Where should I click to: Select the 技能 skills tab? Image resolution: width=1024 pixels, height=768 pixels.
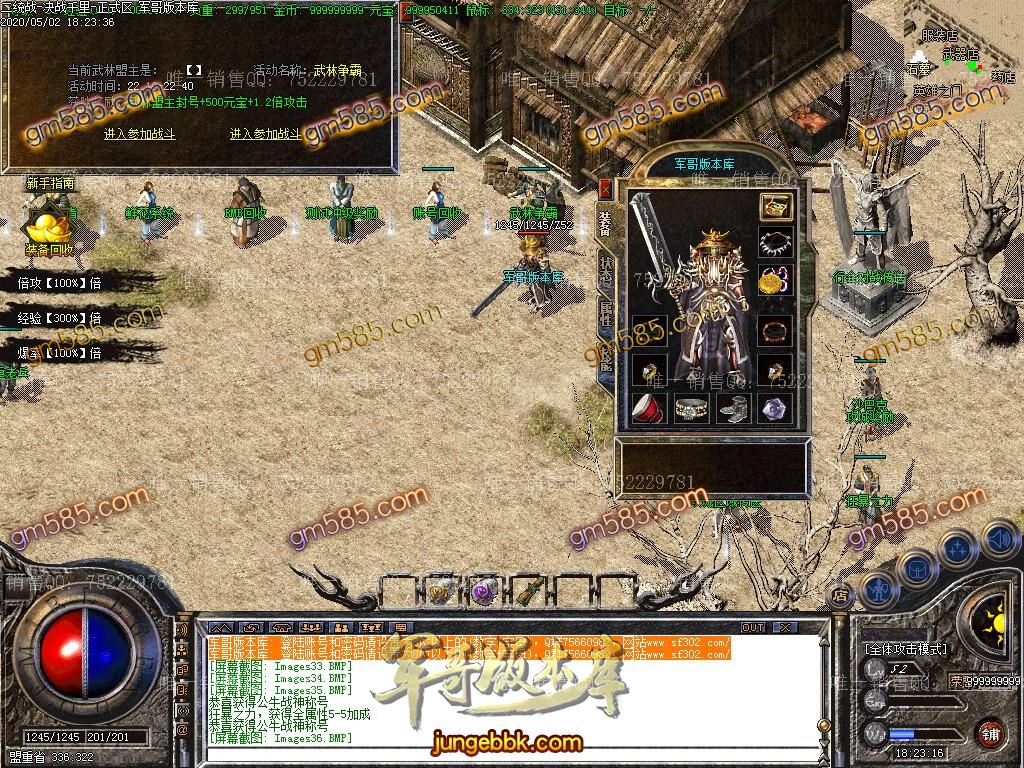coord(606,358)
